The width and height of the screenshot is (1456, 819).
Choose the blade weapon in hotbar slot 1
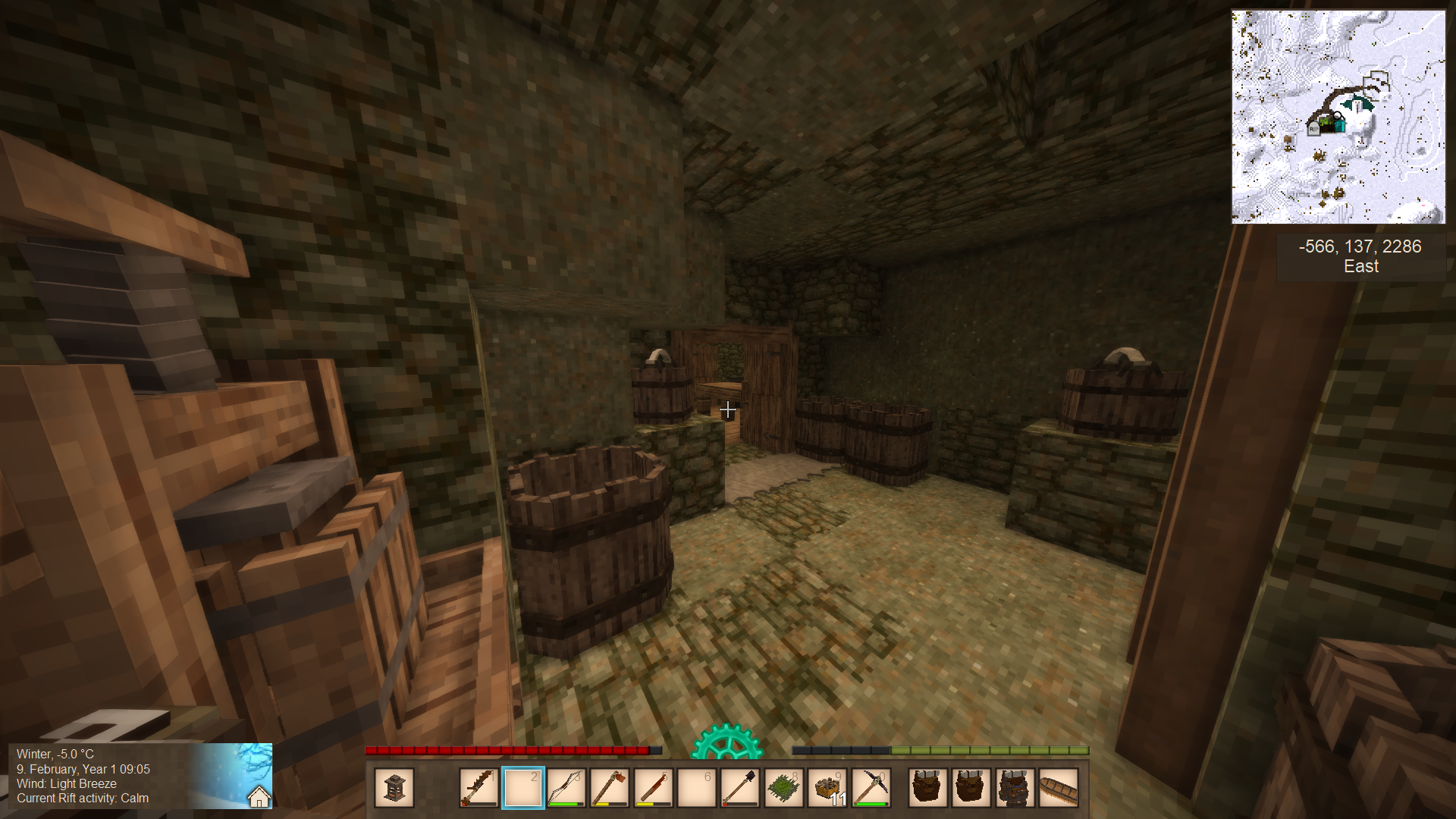(x=479, y=788)
